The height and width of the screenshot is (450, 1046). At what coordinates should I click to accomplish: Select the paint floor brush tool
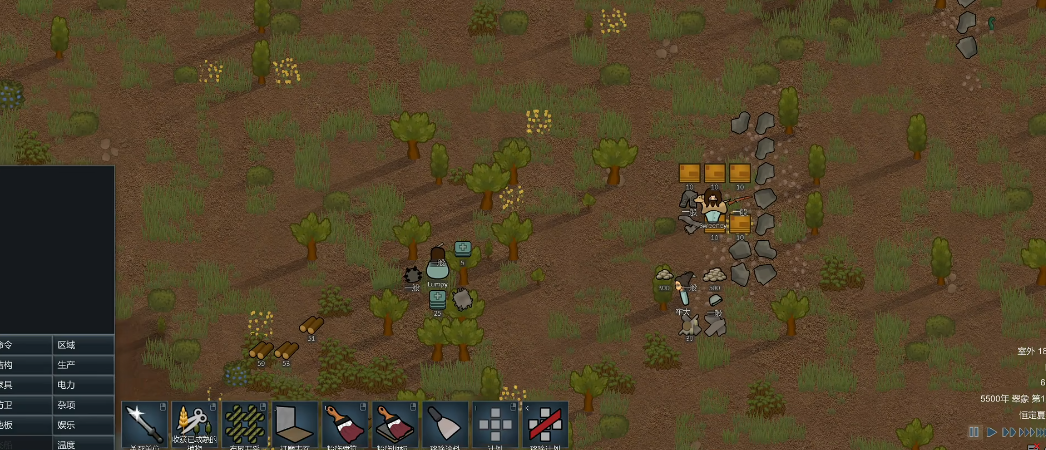pos(395,425)
